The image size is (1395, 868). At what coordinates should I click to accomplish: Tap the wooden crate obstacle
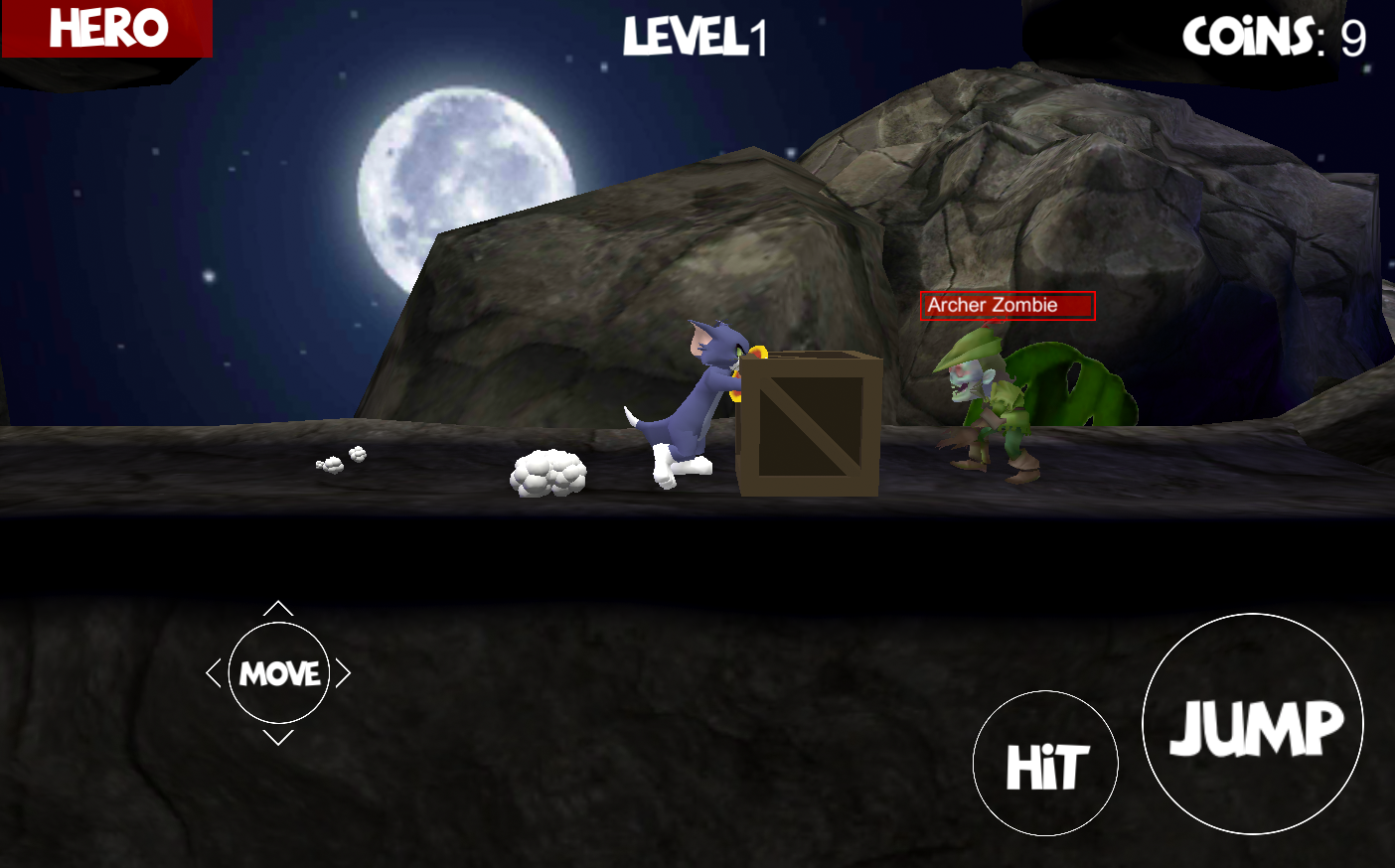810,427
